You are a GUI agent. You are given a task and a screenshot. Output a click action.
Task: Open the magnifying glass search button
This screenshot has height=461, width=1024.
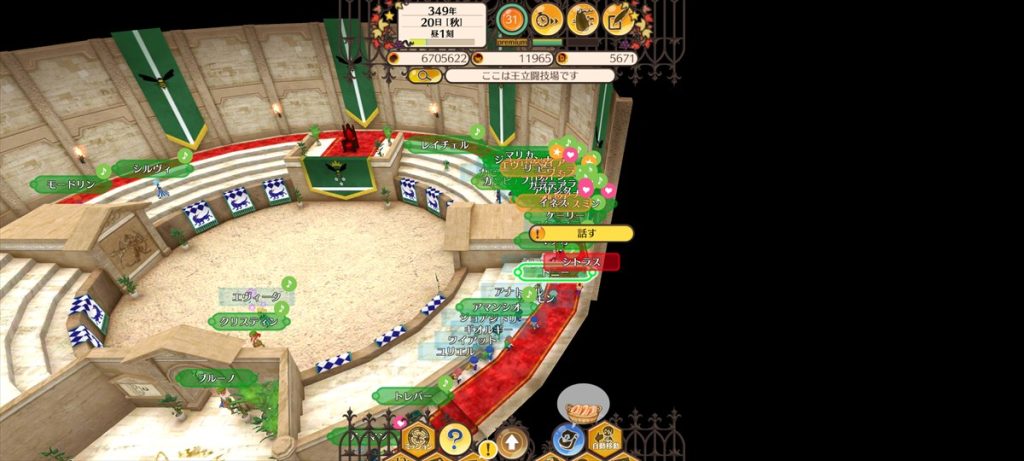[x=424, y=75]
